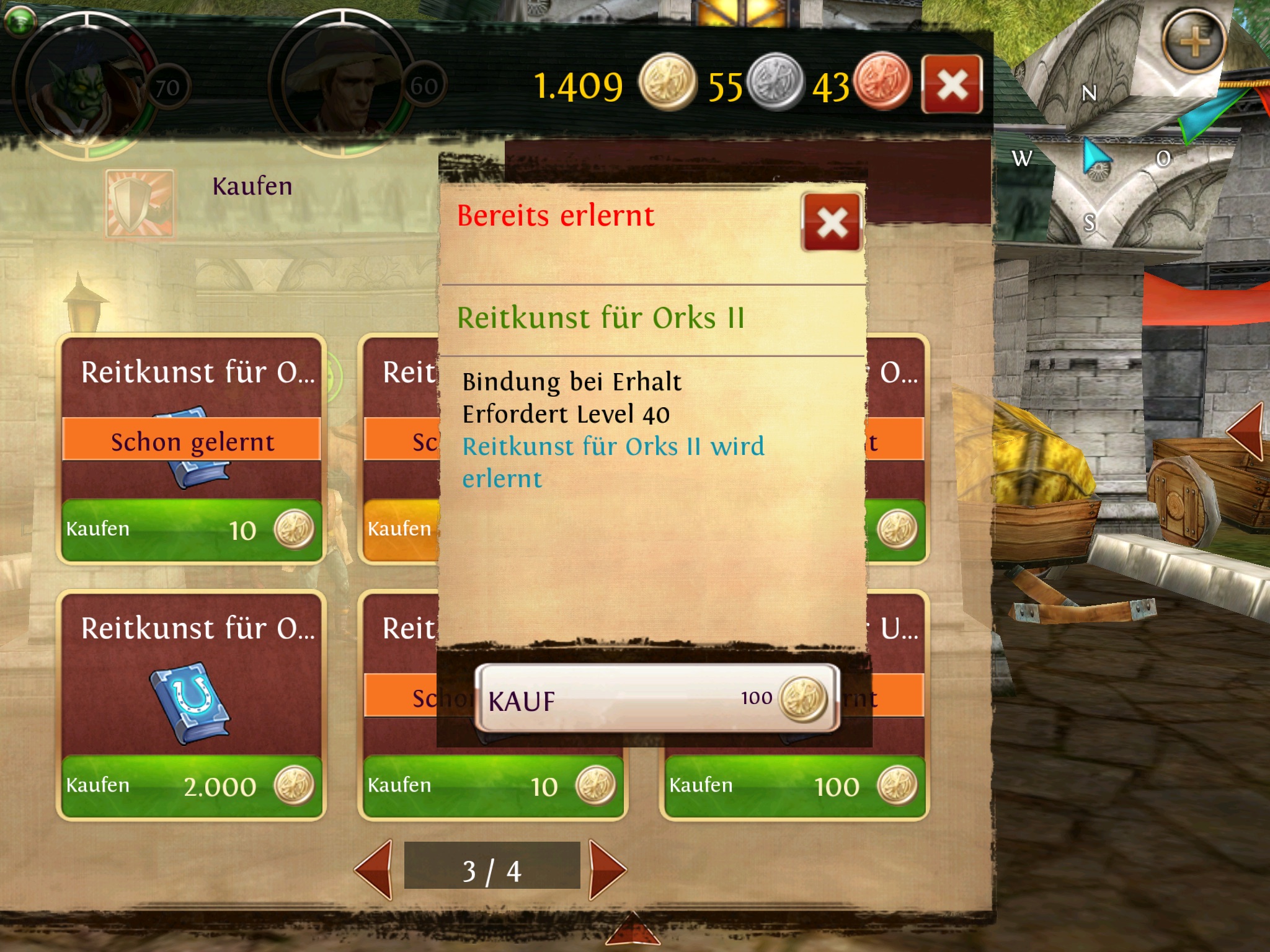
Task: Buy the riding skill for 2.000 gold
Action: coord(191,786)
